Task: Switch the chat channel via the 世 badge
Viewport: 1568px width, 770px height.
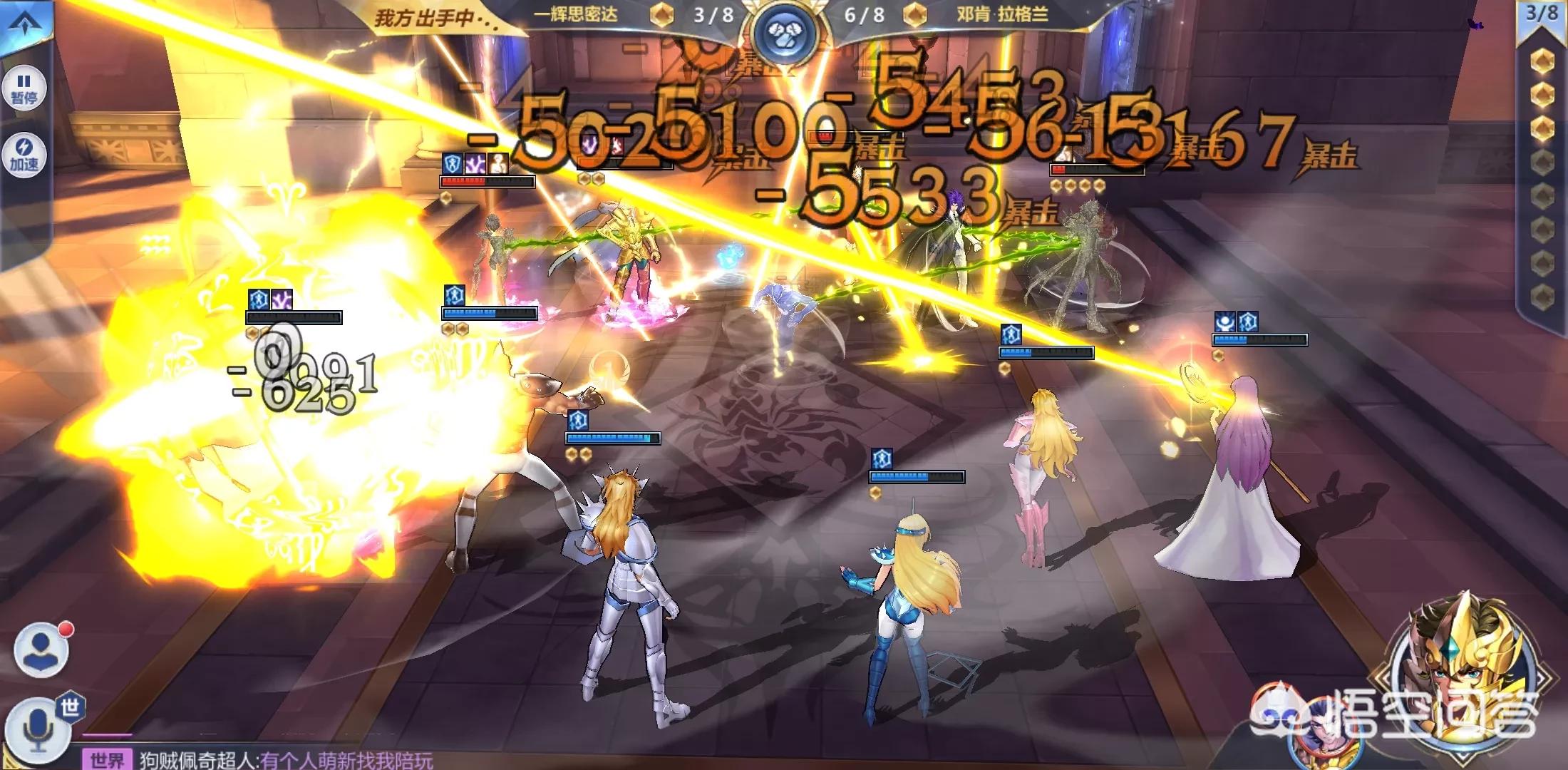Action: pos(70,707)
